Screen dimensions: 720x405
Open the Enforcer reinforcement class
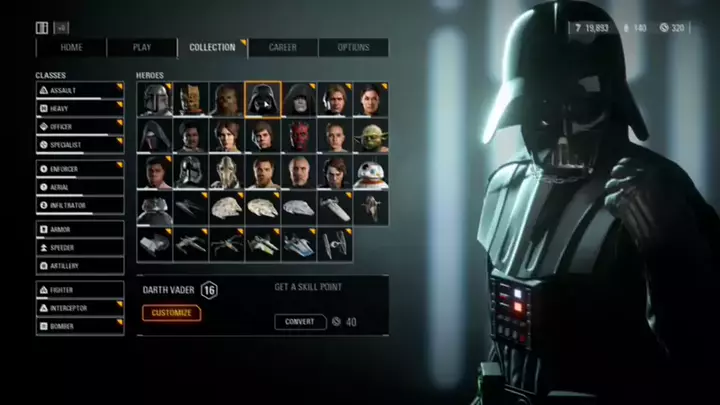click(80, 169)
